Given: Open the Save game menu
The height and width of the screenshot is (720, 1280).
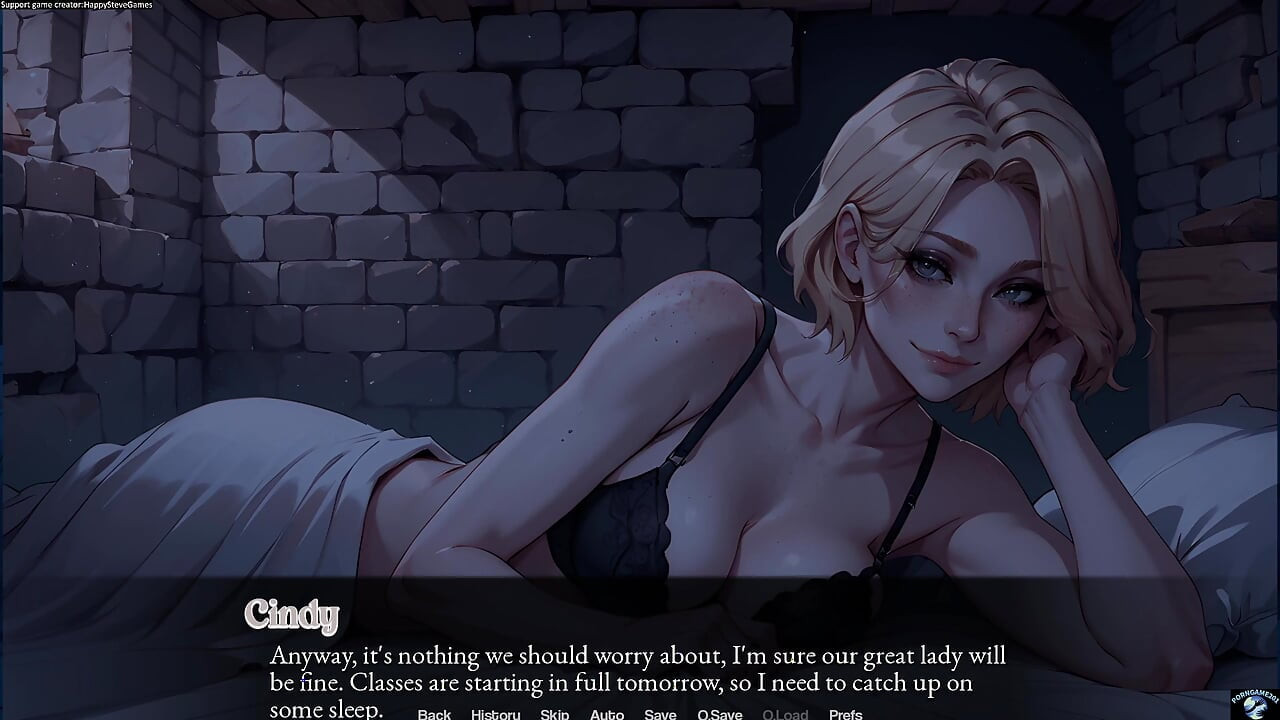Looking at the screenshot, I should (x=660, y=714).
